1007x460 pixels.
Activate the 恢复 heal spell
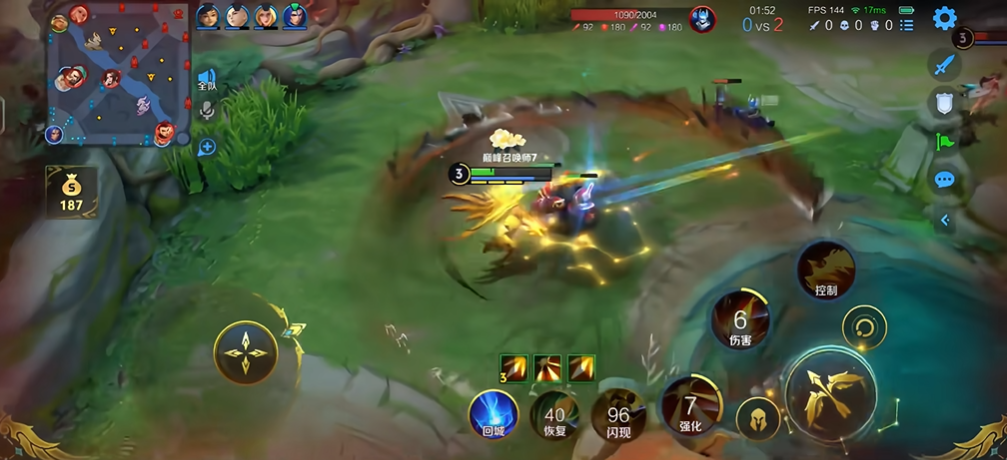555,415
